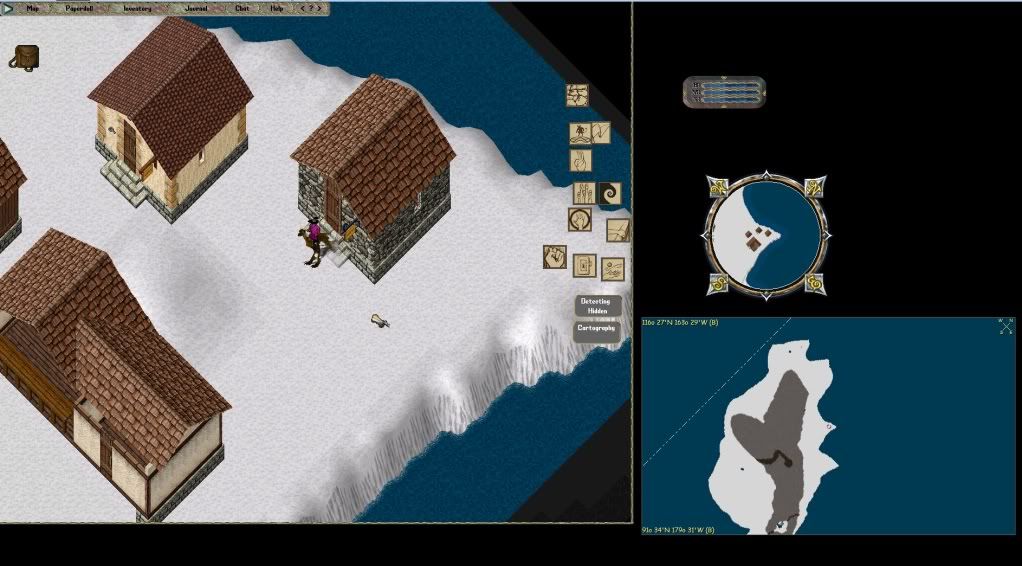Activate the circled fist ability icon
The image size is (1022, 566).
[579, 219]
